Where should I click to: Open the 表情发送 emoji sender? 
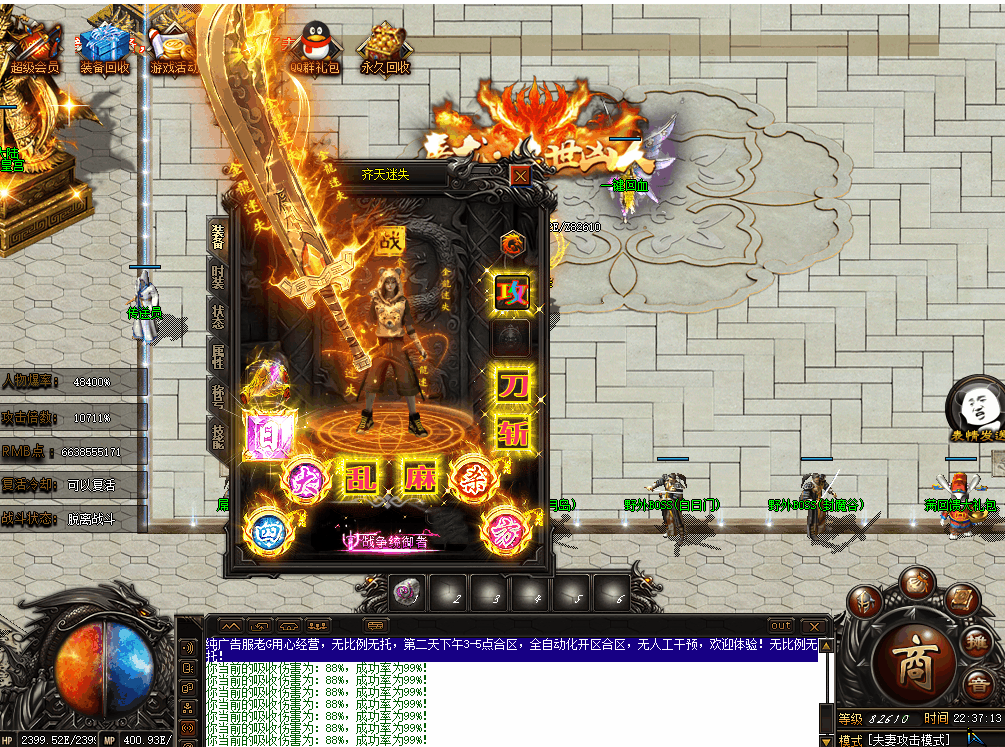point(976,409)
